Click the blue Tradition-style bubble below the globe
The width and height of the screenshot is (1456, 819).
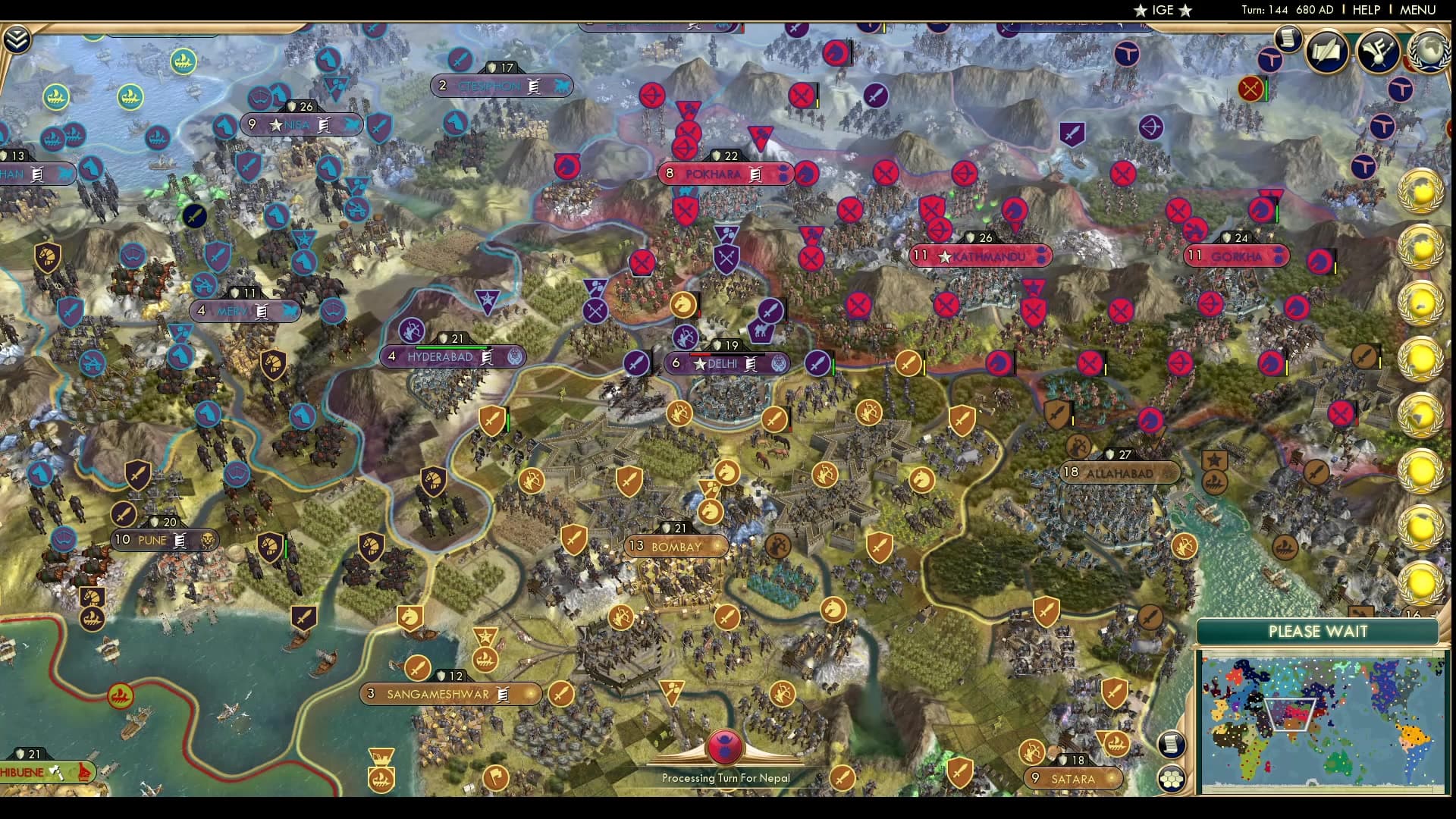tap(1402, 90)
